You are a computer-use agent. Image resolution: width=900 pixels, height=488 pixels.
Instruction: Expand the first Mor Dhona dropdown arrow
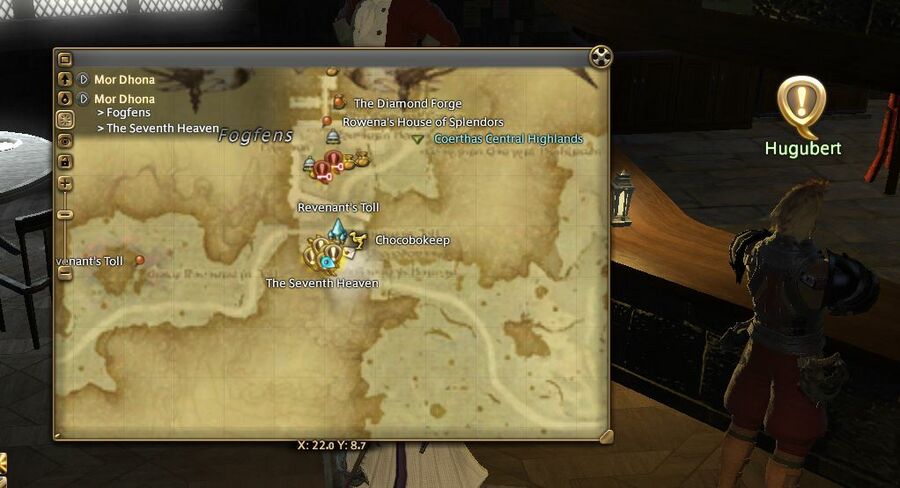[x=83, y=79]
